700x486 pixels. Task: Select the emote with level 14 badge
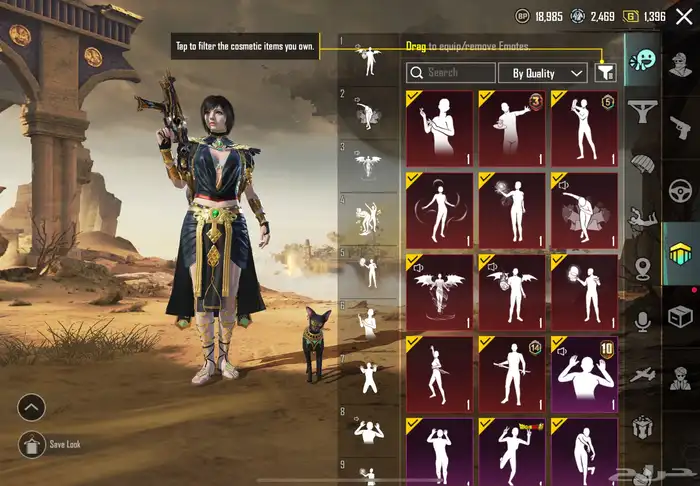511,373
